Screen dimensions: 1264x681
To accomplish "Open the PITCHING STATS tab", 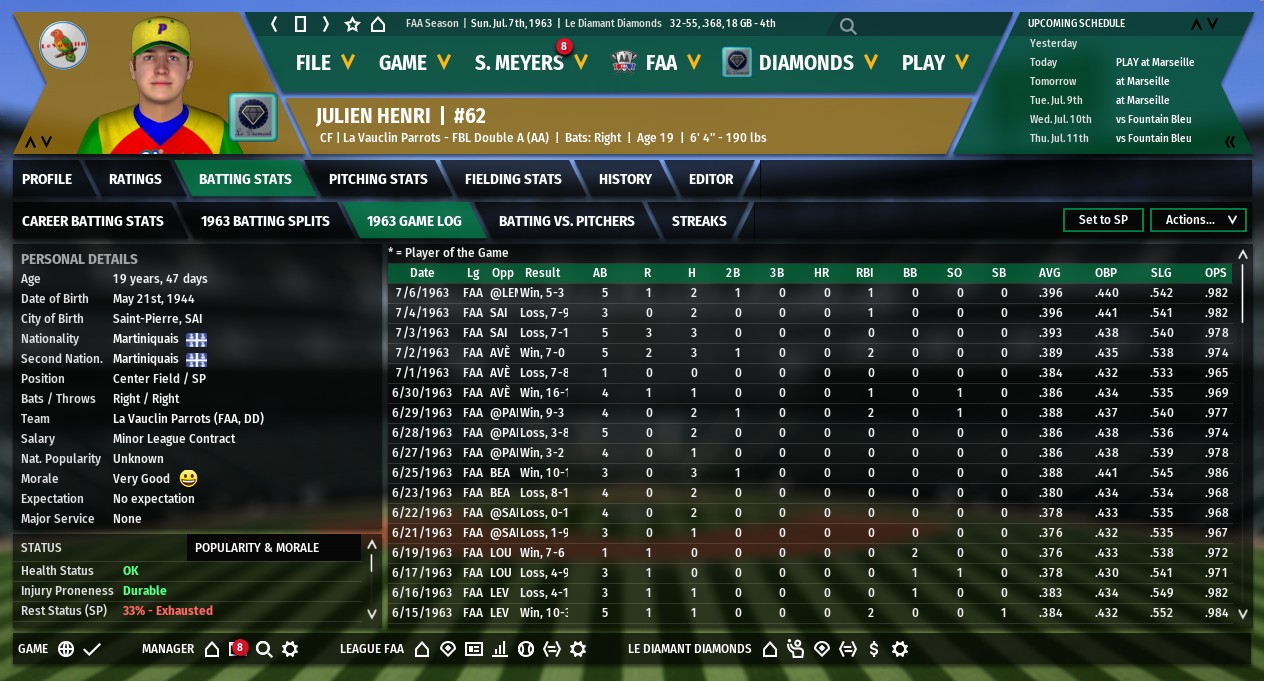I will pyautogui.click(x=378, y=179).
